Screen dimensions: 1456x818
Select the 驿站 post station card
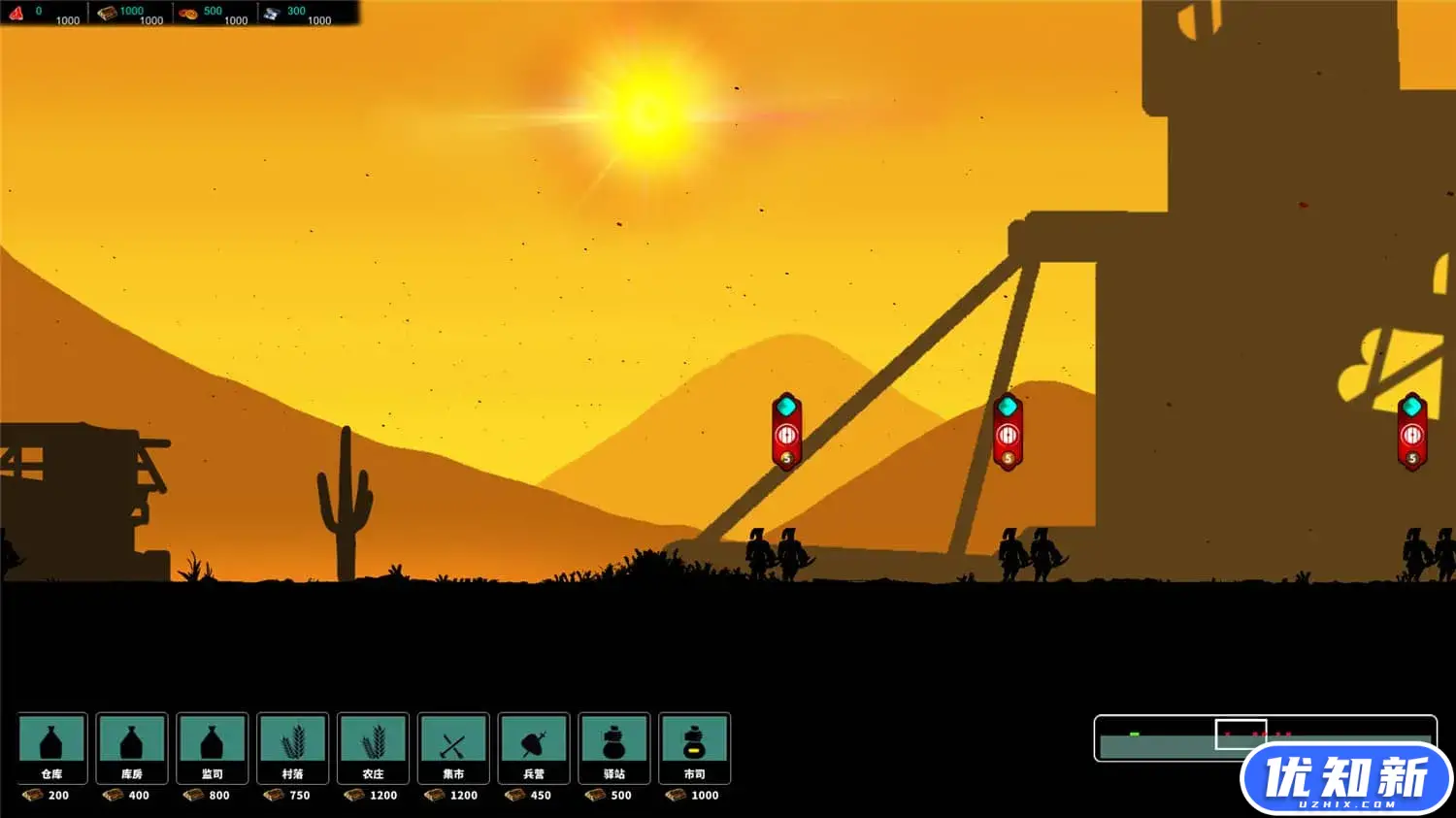pos(614,747)
